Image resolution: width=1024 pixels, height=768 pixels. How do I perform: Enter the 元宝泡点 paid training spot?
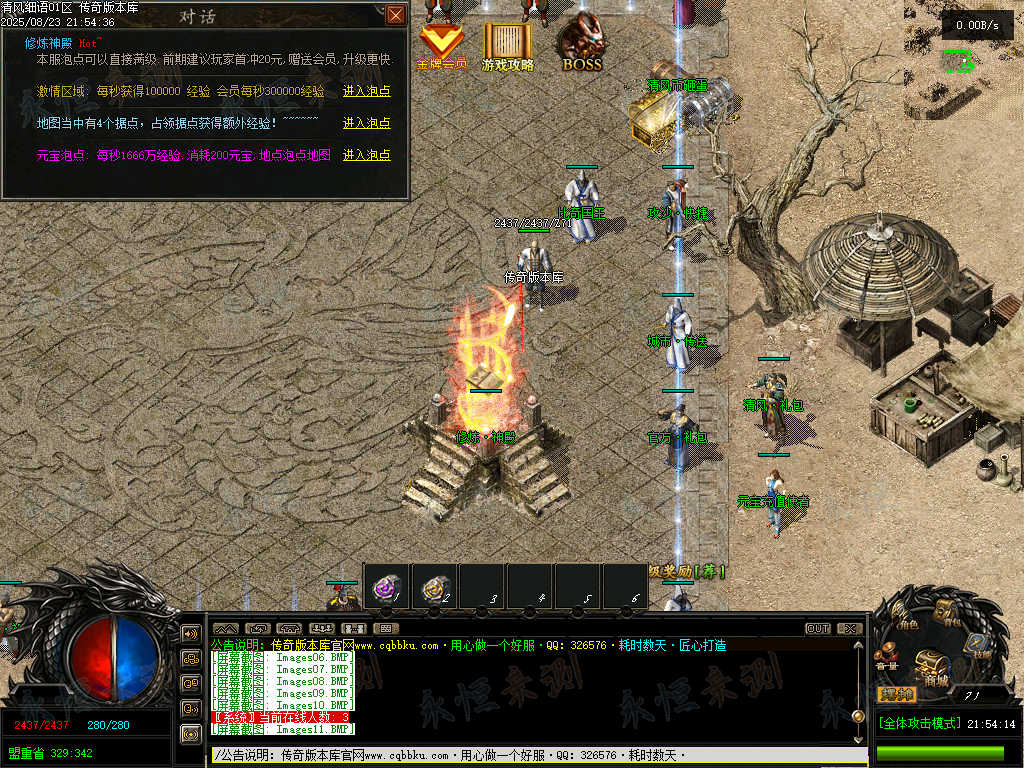tap(366, 155)
